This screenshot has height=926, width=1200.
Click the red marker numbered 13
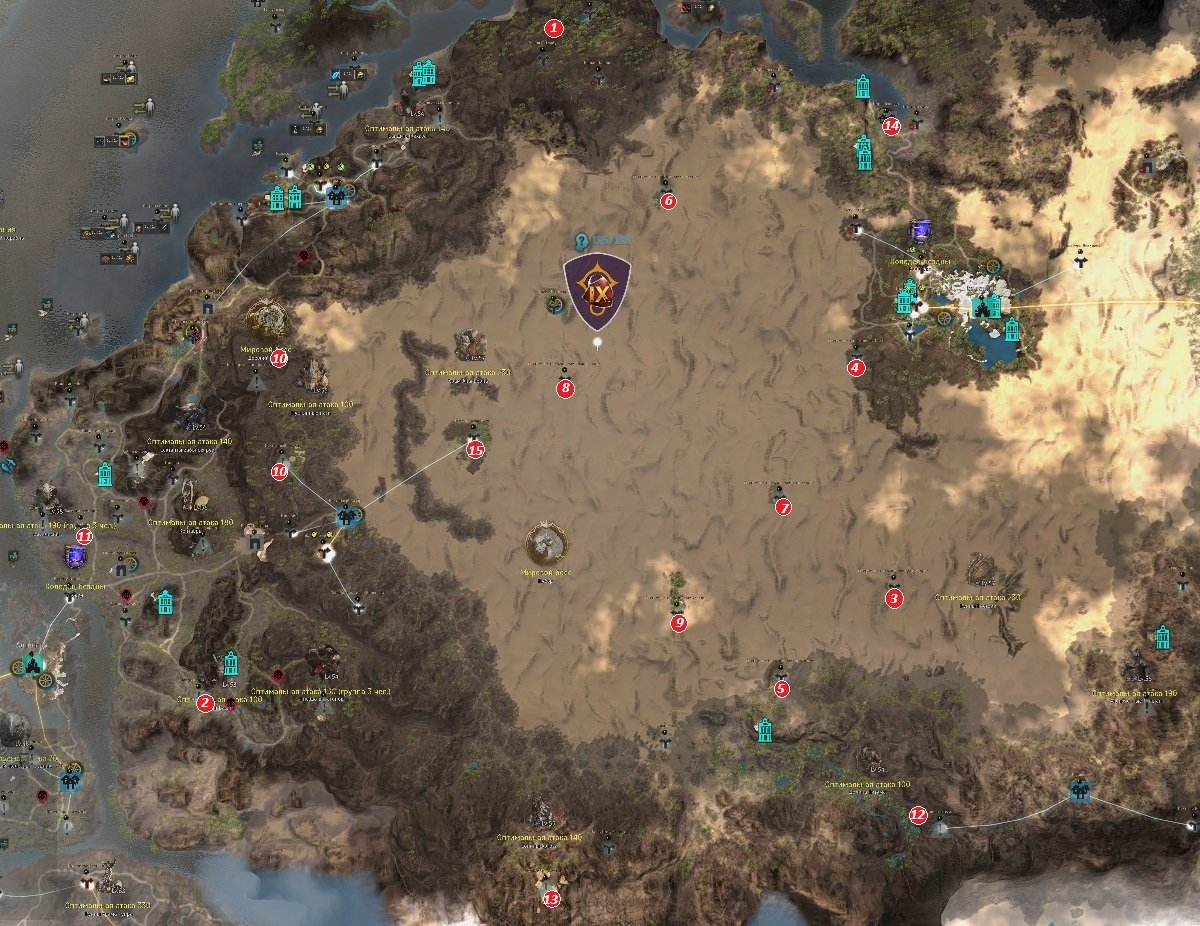click(x=551, y=899)
